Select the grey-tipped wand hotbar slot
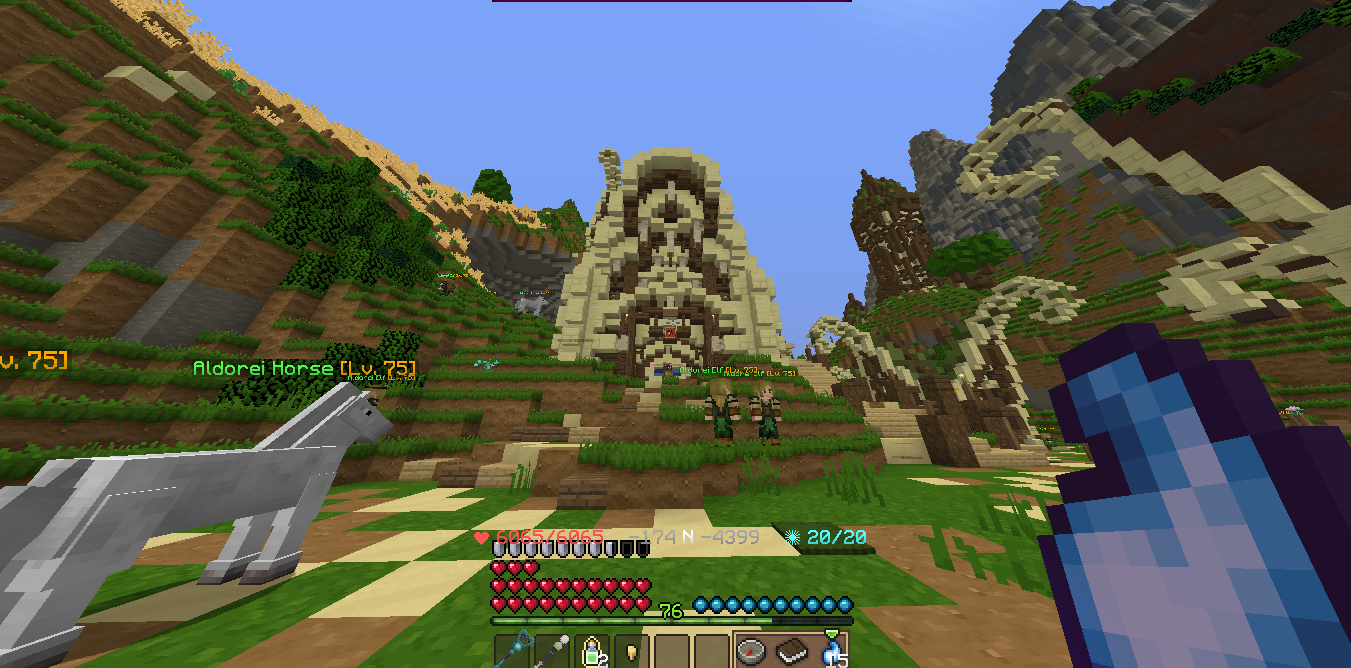The width and height of the screenshot is (1351, 668). [552, 651]
